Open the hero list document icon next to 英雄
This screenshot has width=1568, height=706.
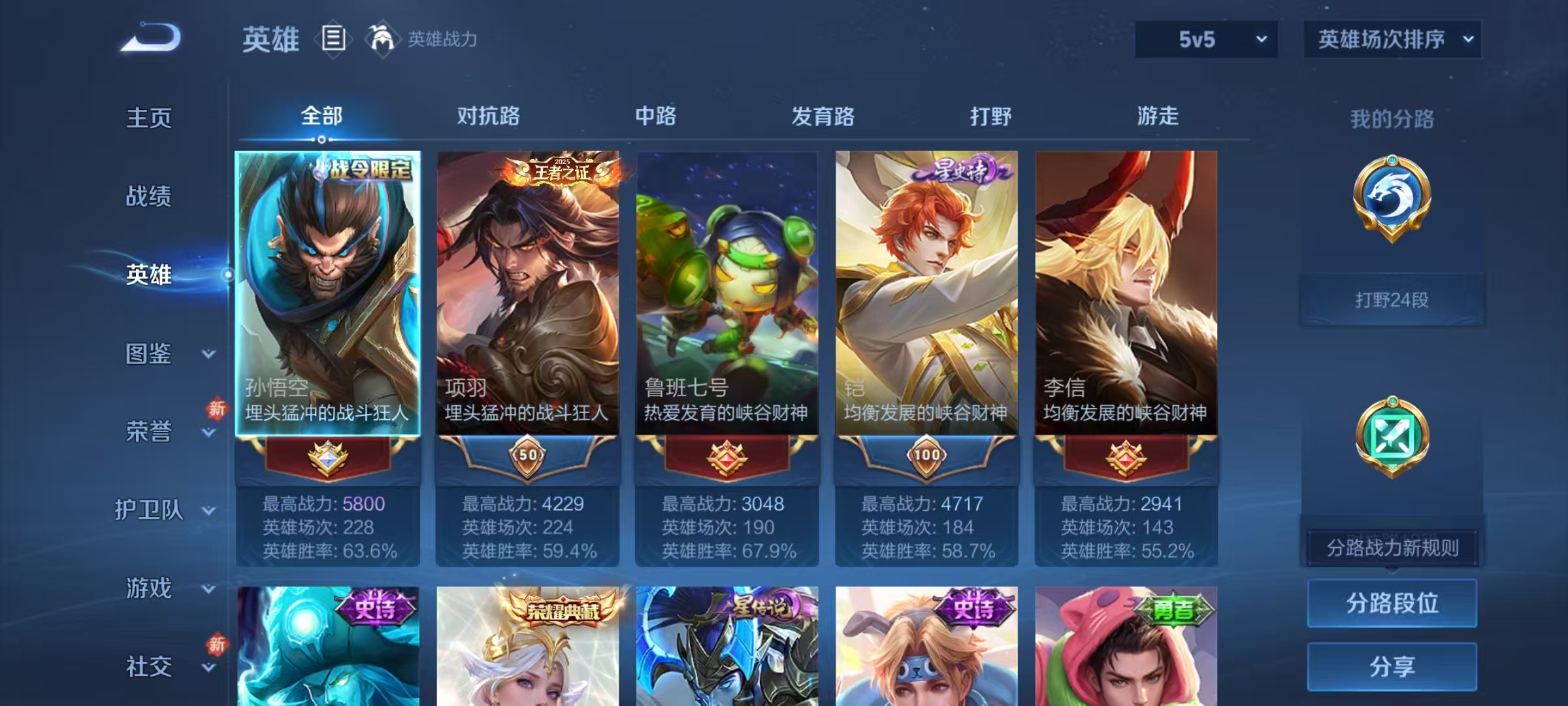coord(332,39)
